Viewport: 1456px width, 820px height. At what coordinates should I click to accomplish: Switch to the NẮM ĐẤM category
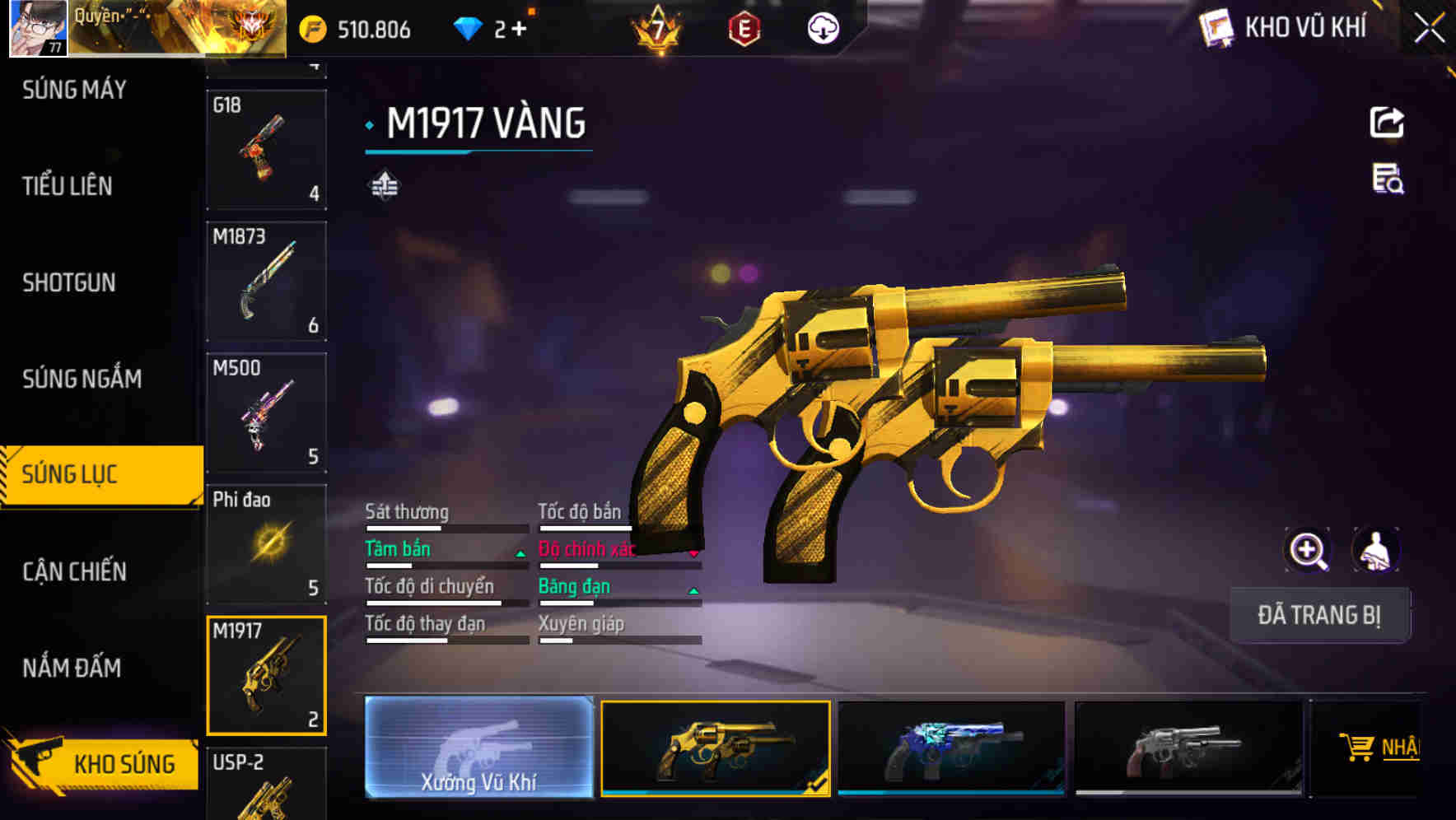click(x=72, y=668)
